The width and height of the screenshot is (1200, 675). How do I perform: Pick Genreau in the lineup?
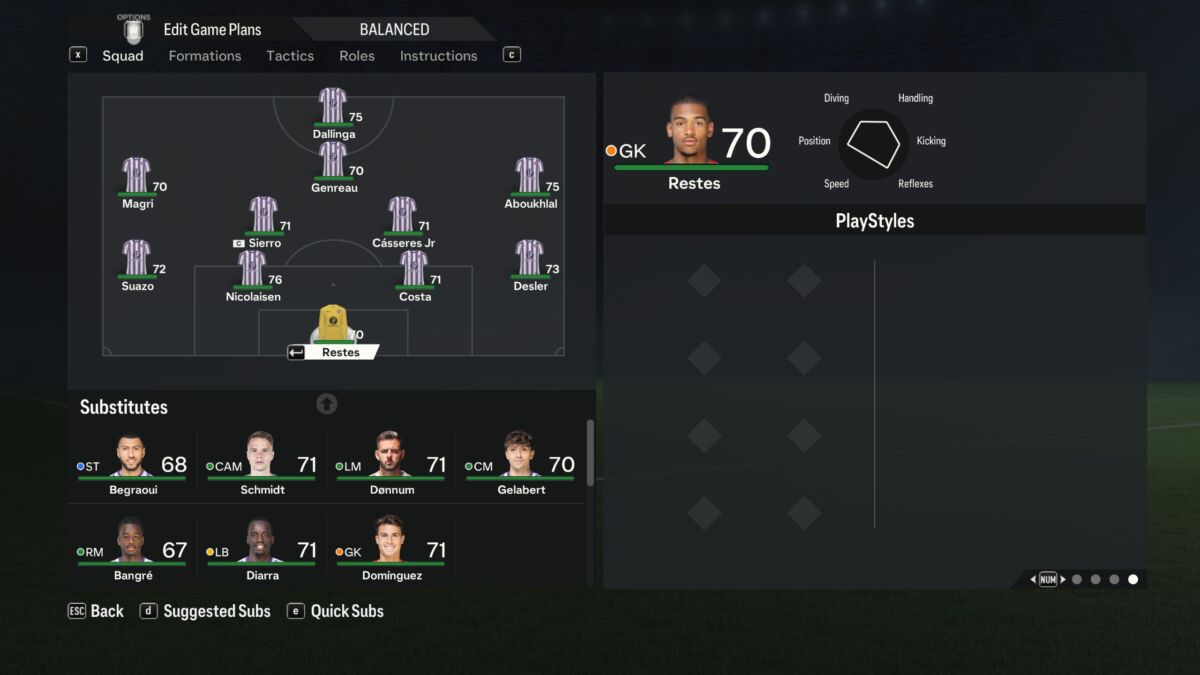[333, 161]
